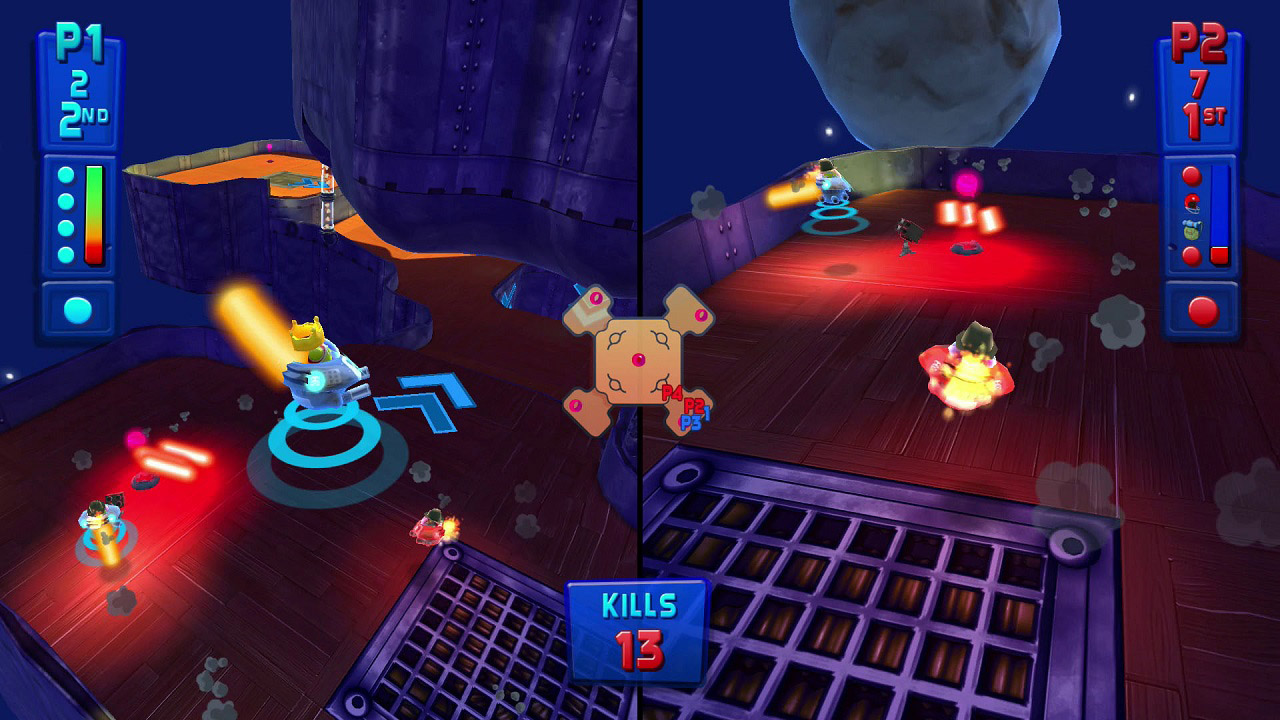Select the P3 label on the minimap

click(690, 421)
